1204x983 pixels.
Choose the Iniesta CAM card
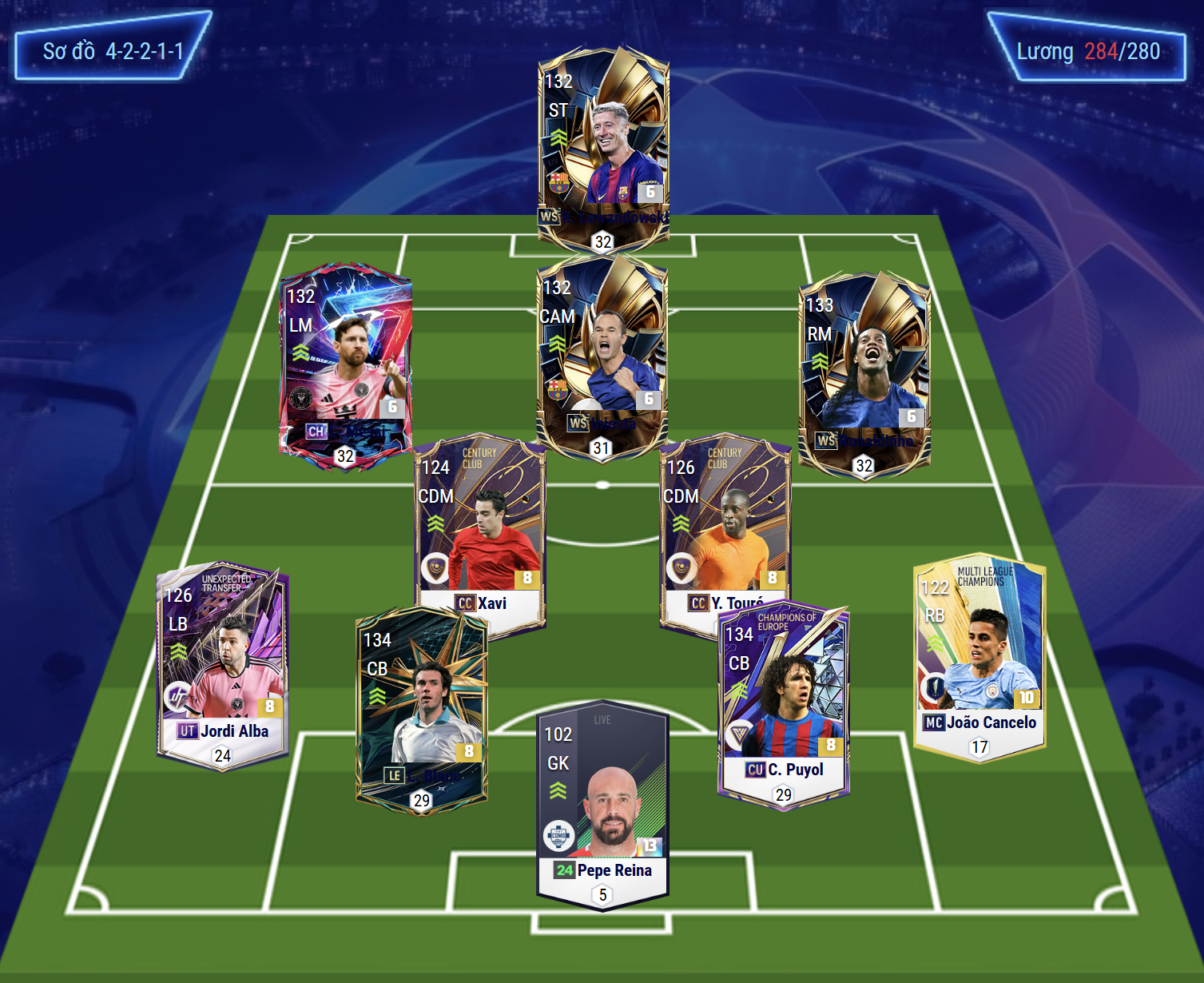point(602,352)
